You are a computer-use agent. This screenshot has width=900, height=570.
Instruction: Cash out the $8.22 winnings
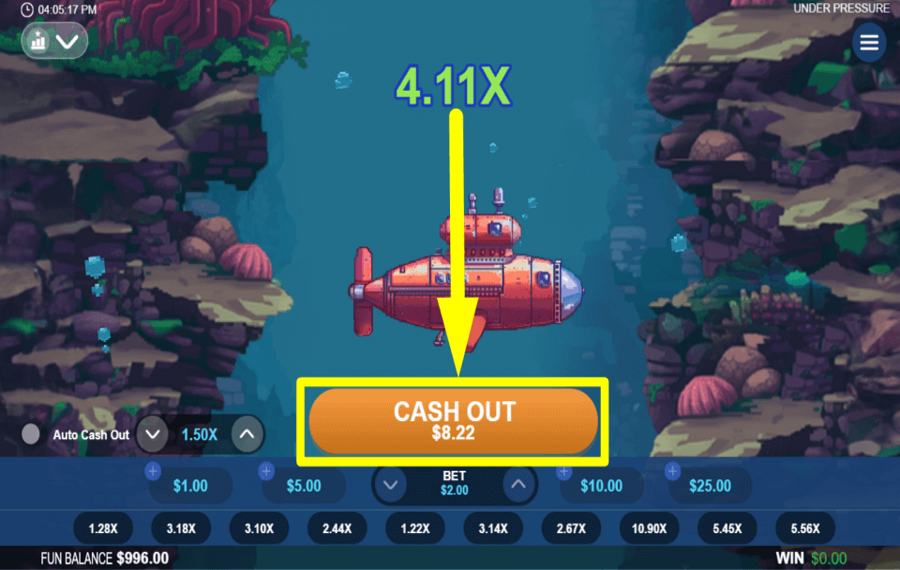click(453, 421)
